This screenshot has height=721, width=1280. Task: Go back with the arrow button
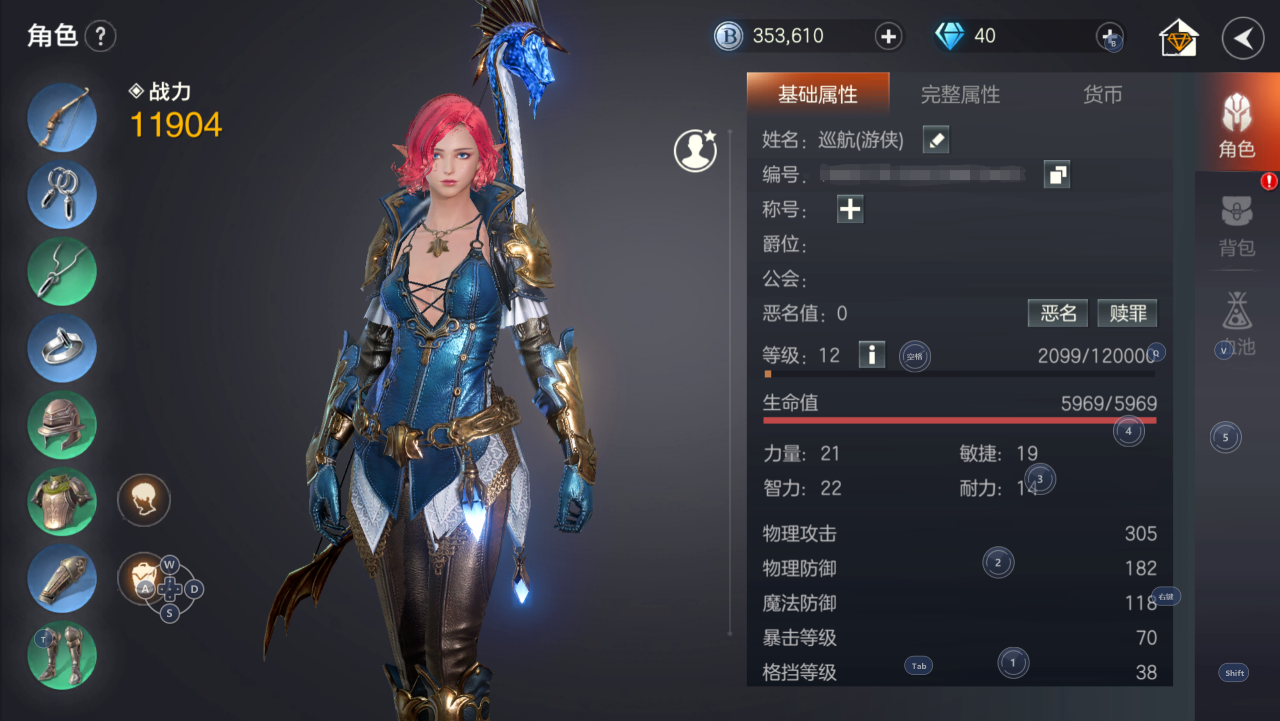tap(1243, 39)
